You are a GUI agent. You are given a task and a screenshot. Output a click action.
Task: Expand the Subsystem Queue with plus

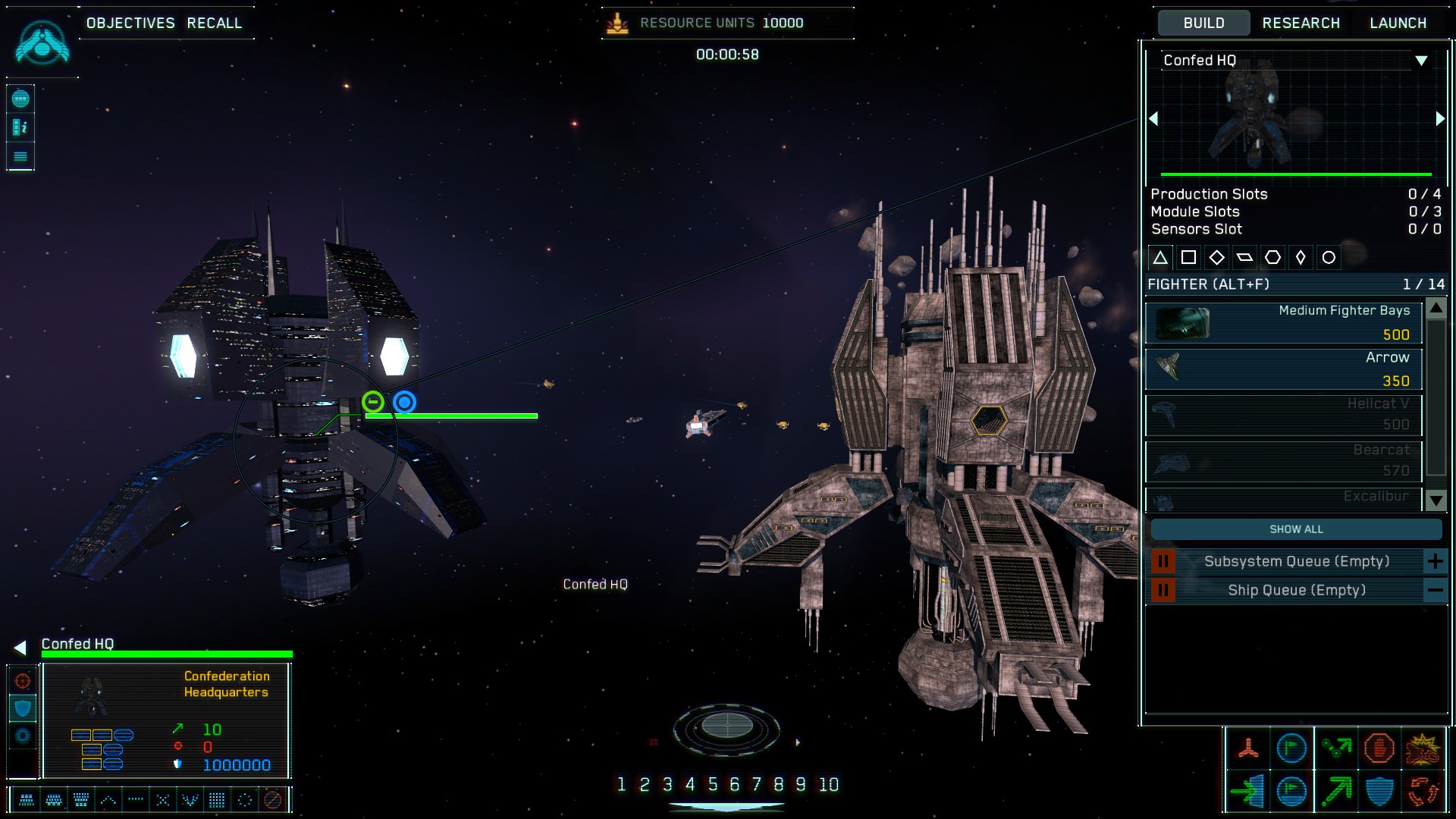coord(1435,562)
